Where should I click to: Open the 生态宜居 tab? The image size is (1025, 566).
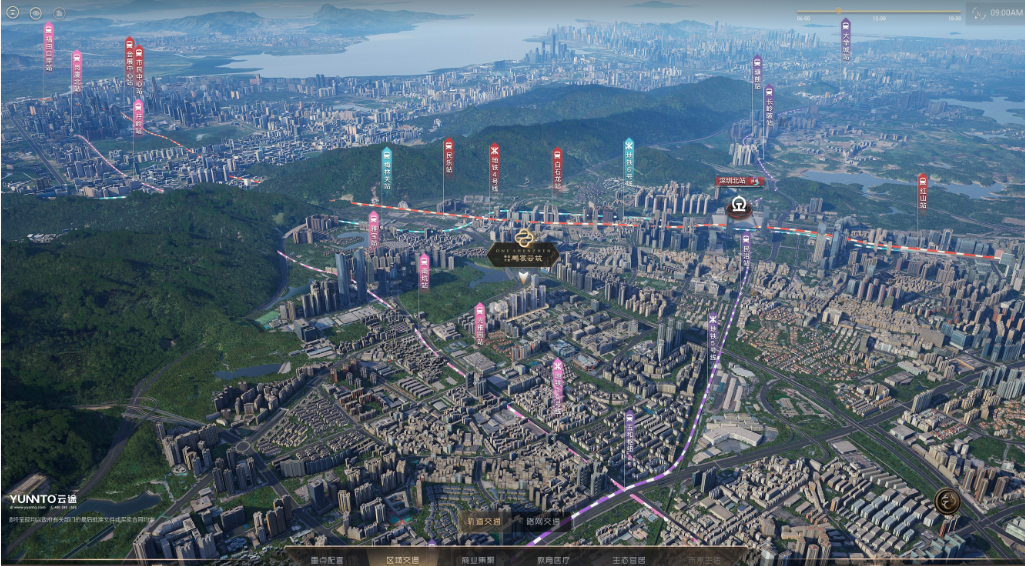coord(628,559)
